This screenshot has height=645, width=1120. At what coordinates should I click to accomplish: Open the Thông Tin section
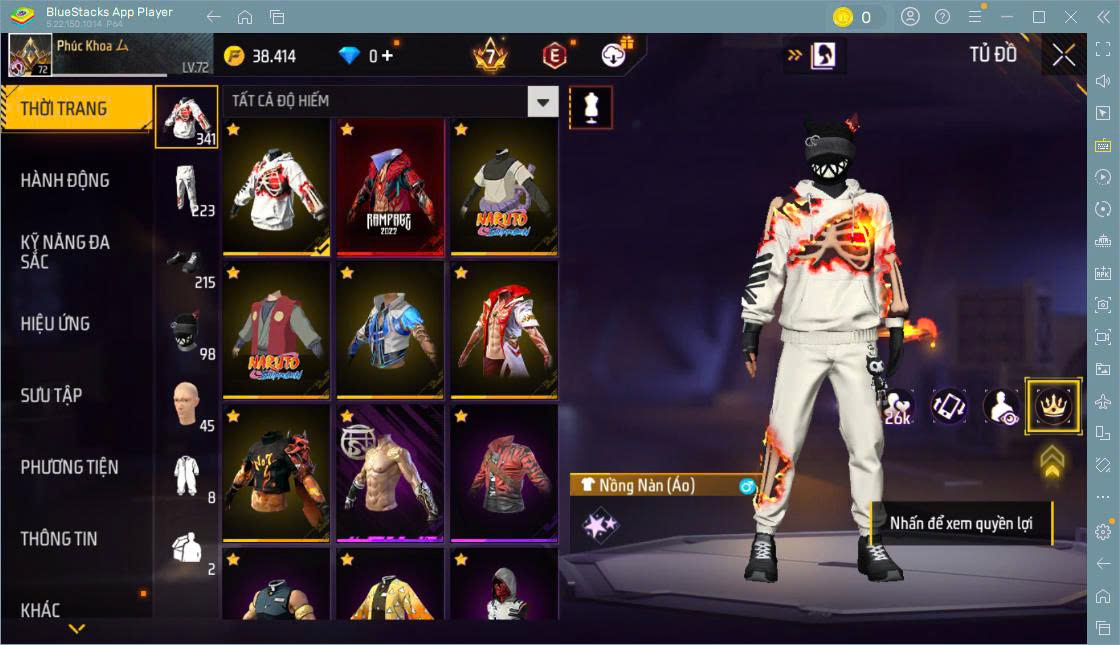(60, 538)
